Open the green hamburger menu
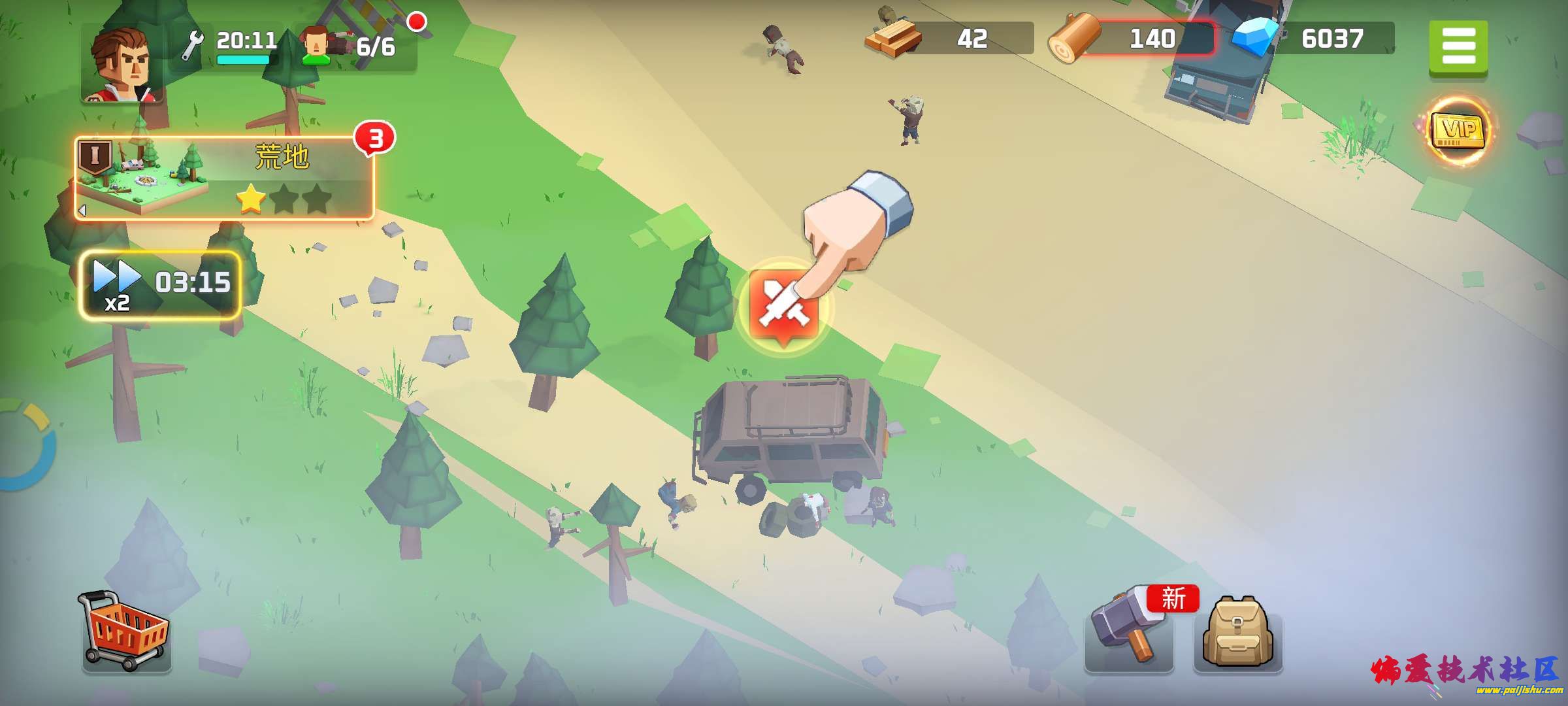The image size is (1568, 706). click(1458, 48)
